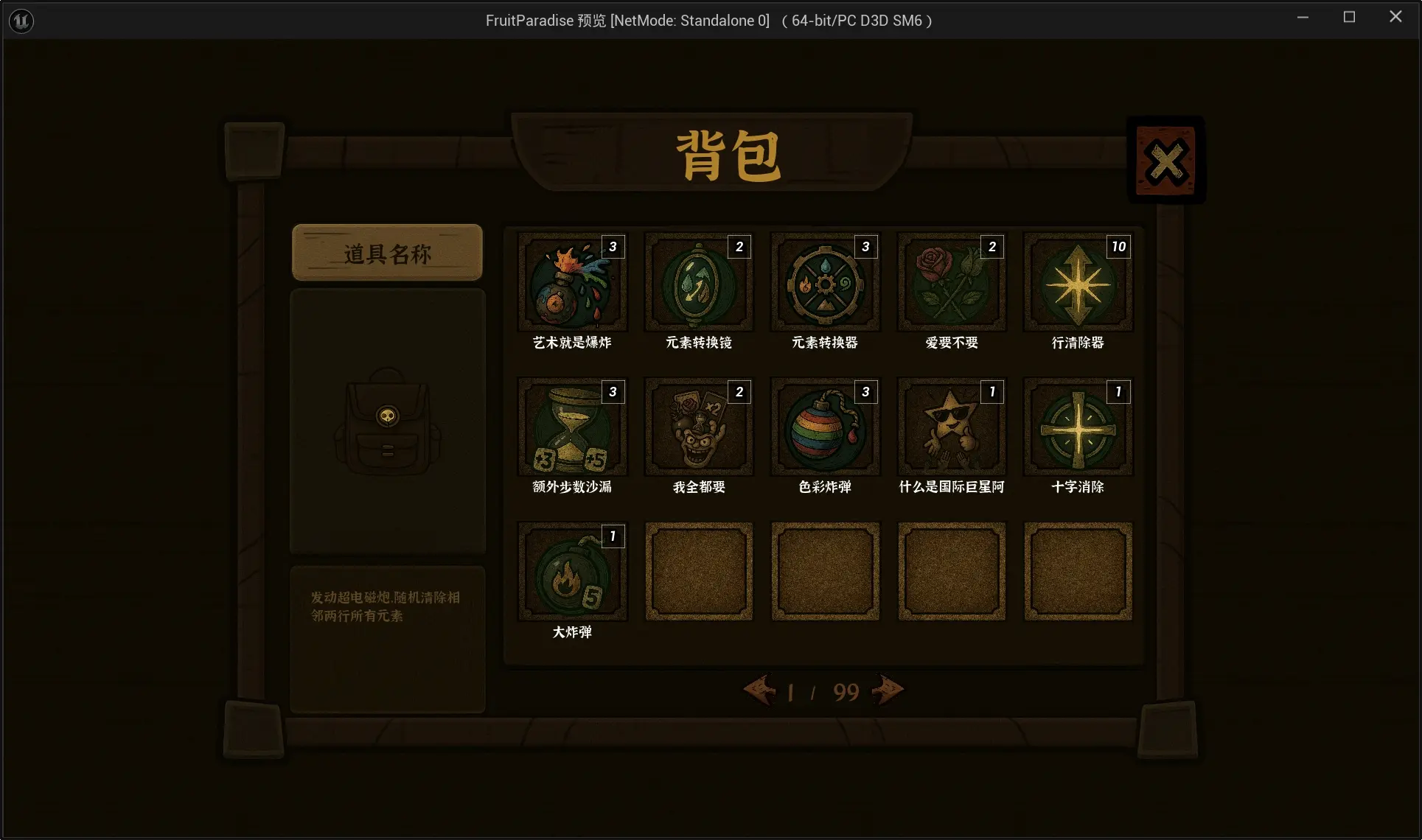Select the 我全都要 item

[698, 427]
